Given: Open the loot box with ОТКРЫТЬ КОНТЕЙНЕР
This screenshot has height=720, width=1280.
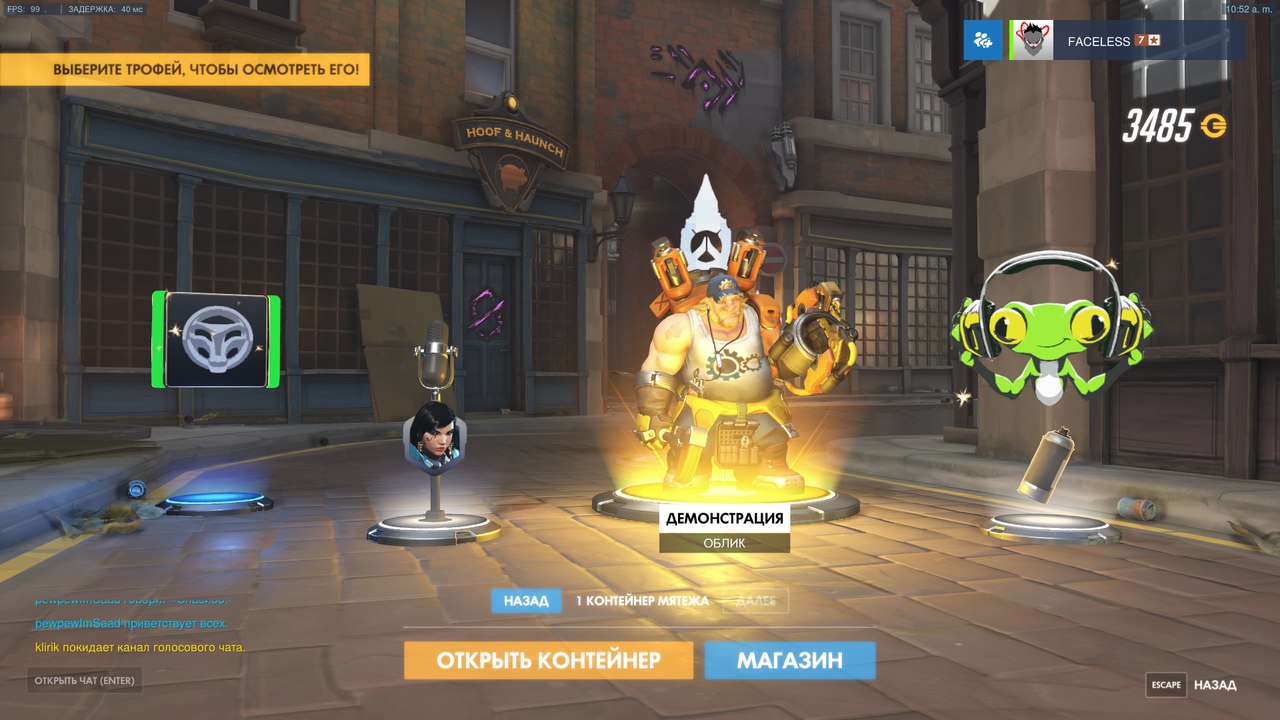Looking at the screenshot, I should (x=548, y=660).
